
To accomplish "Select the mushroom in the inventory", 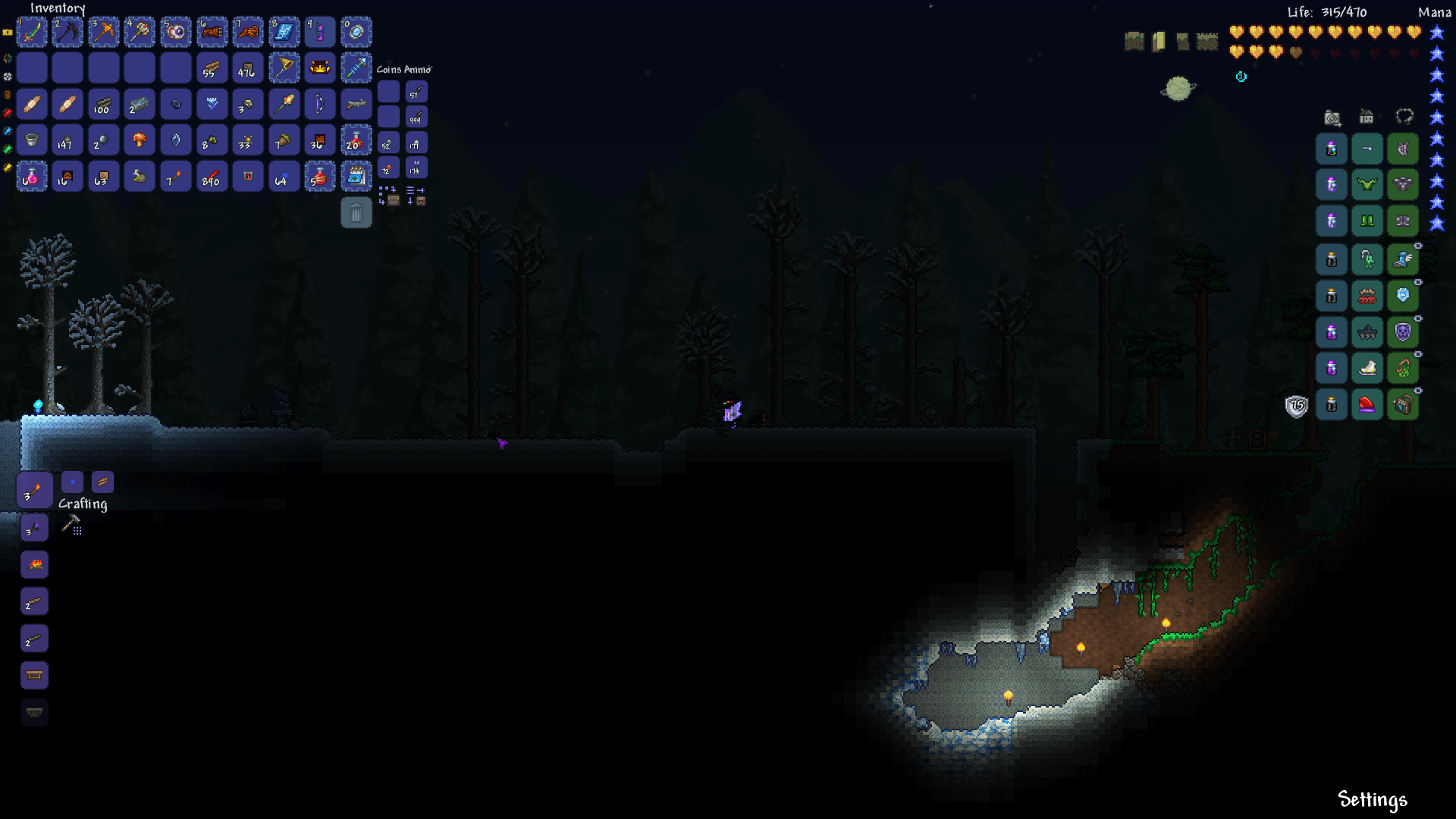I will (140, 140).
